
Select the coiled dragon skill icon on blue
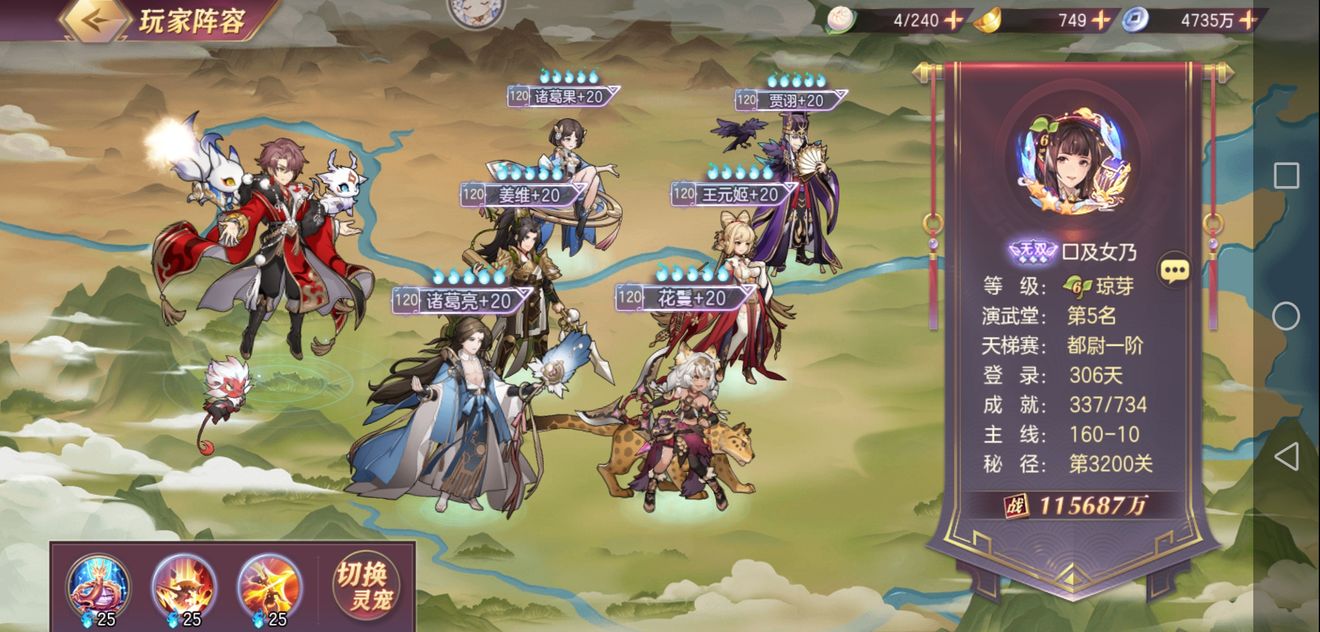click(x=97, y=585)
